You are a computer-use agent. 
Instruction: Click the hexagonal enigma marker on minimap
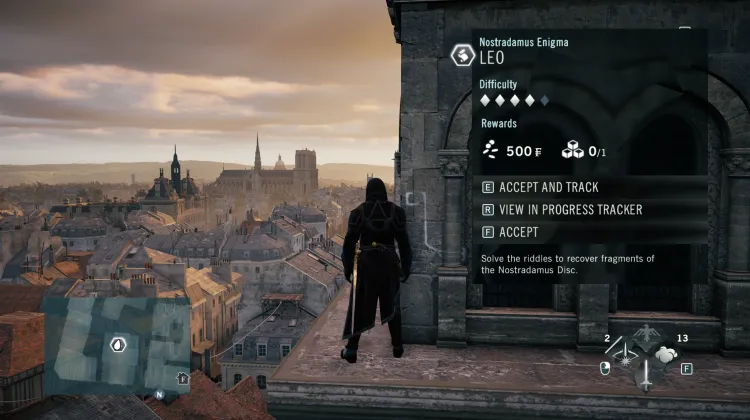pyautogui.click(x=118, y=345)
